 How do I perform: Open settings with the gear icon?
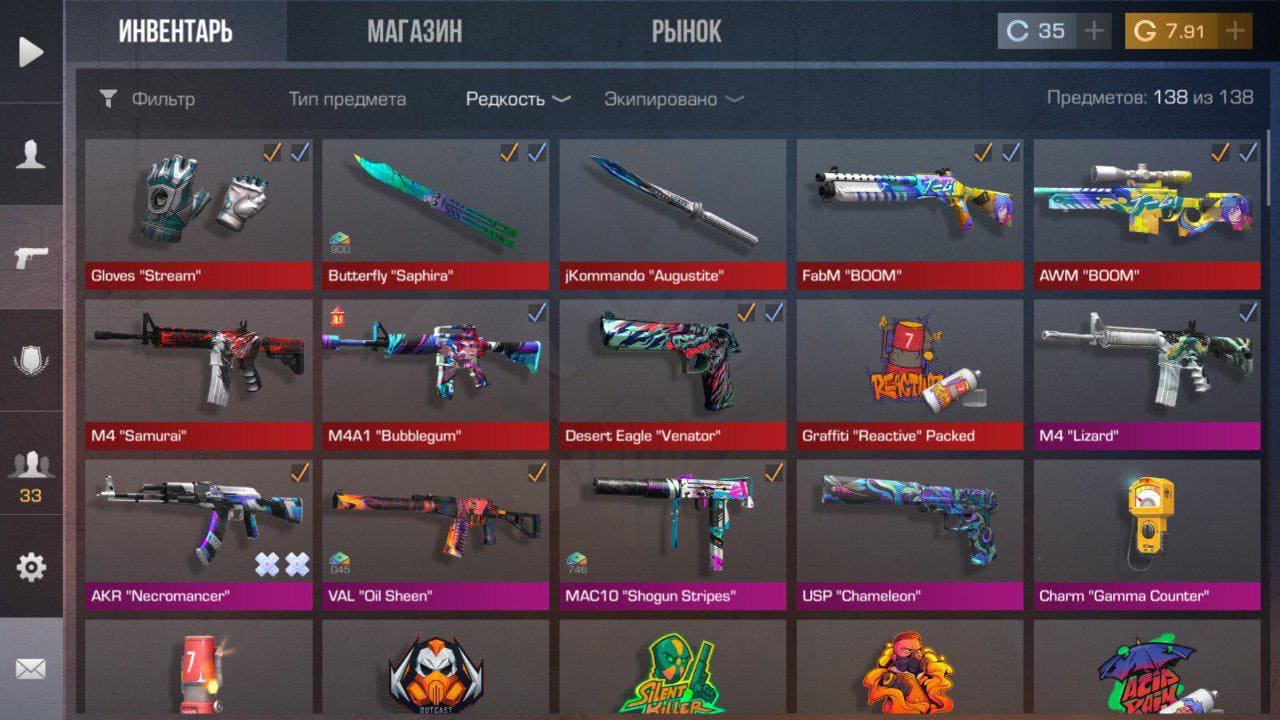31,567
